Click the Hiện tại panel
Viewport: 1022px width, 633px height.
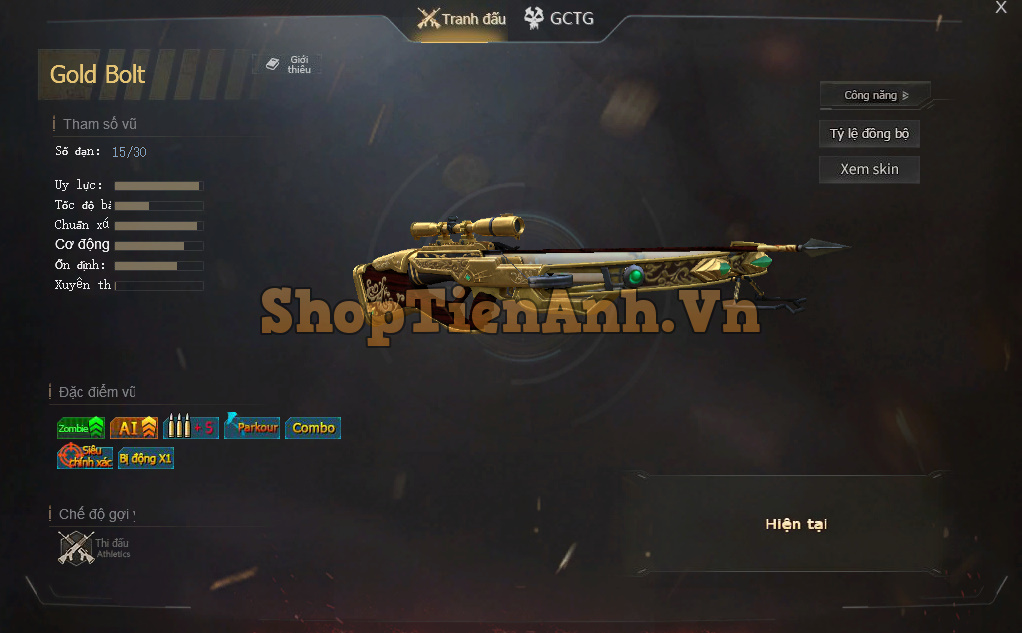[796, 524]
